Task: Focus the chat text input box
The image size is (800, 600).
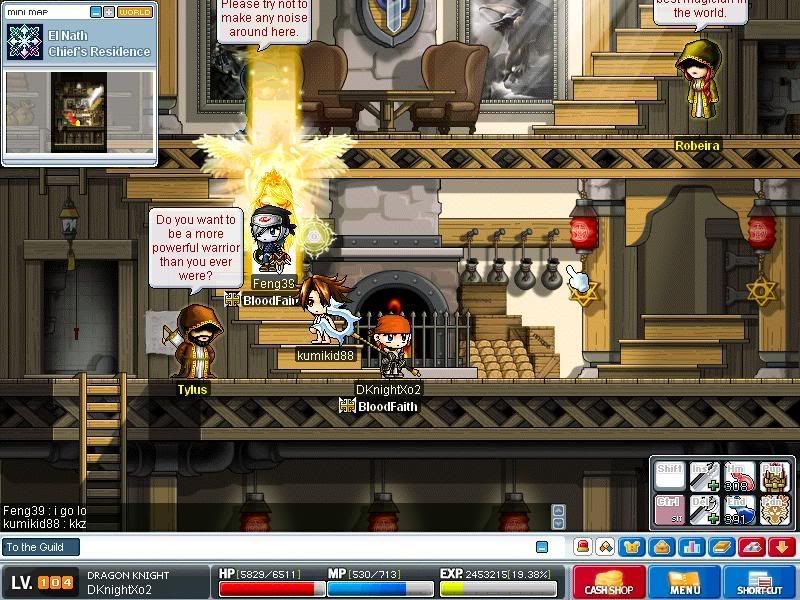Action: click(x=300, y=547)
